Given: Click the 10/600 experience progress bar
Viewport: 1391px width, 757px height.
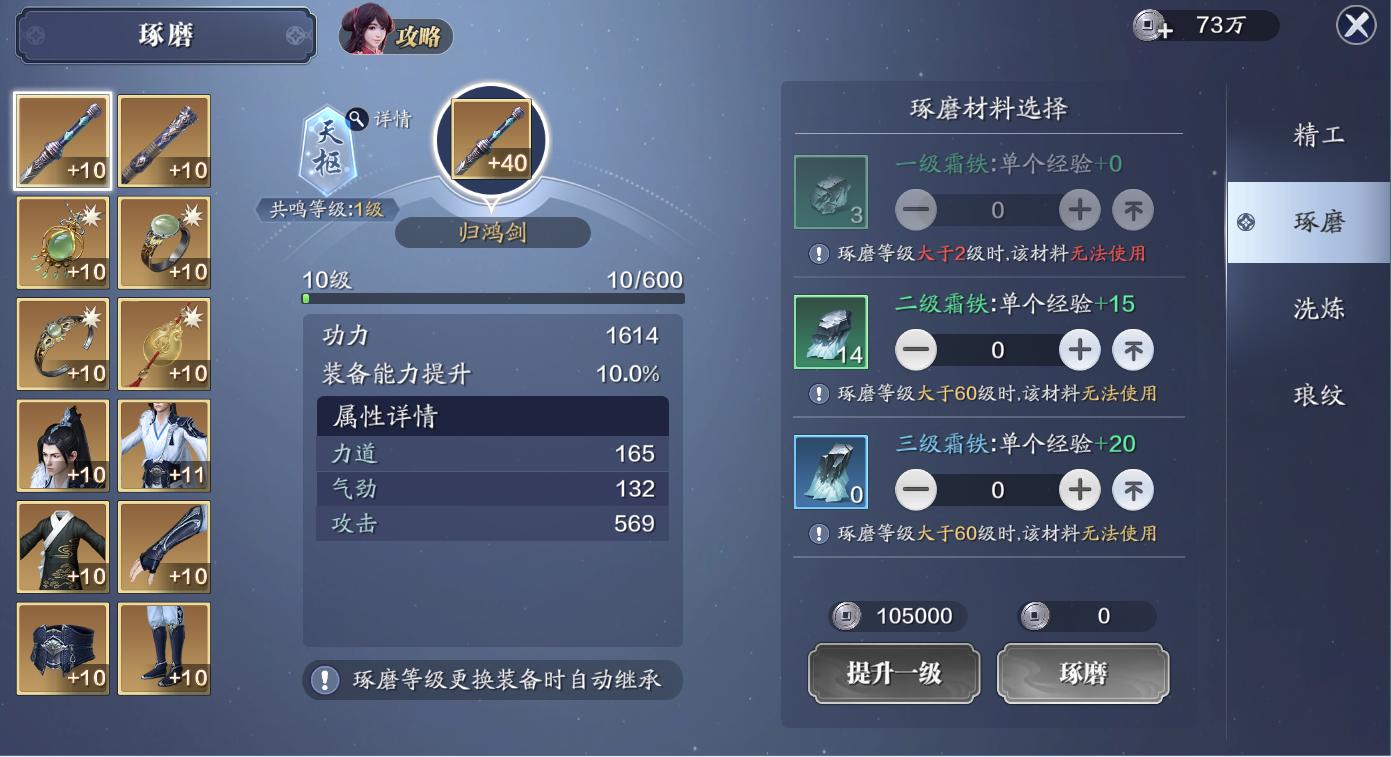Looking at the screenshot, I should click(491, 296).
